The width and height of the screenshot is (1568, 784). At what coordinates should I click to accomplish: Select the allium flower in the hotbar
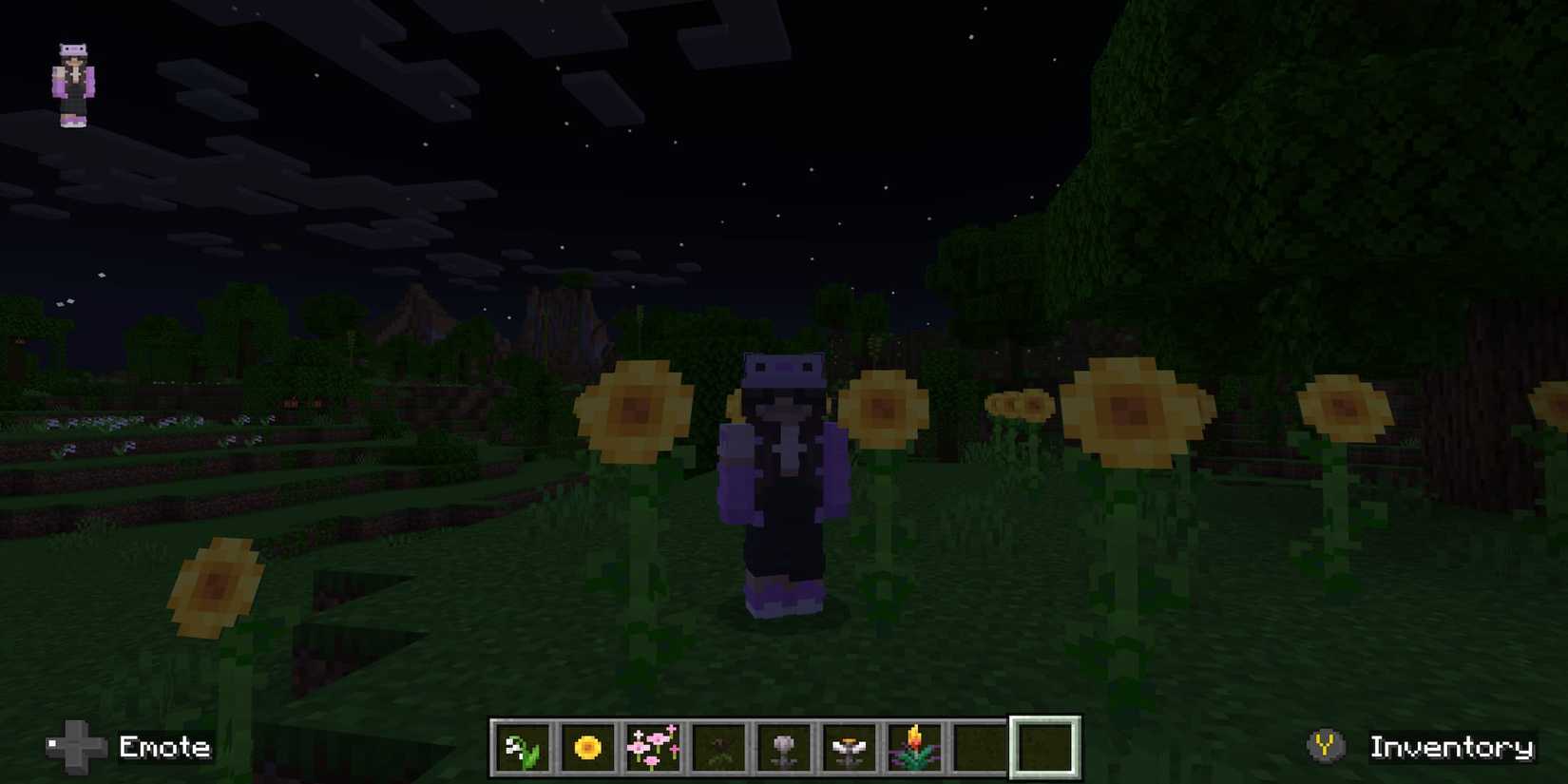tap(783, 748)
